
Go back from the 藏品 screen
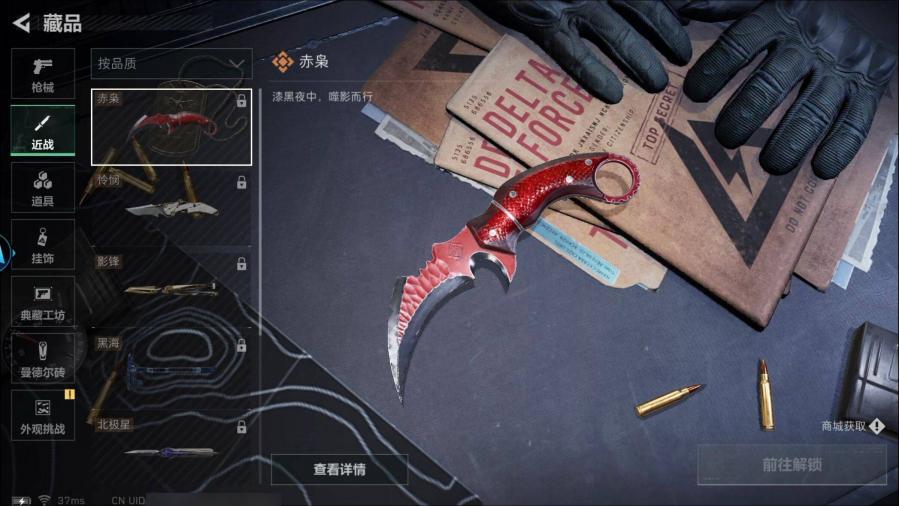coord(21,22)
